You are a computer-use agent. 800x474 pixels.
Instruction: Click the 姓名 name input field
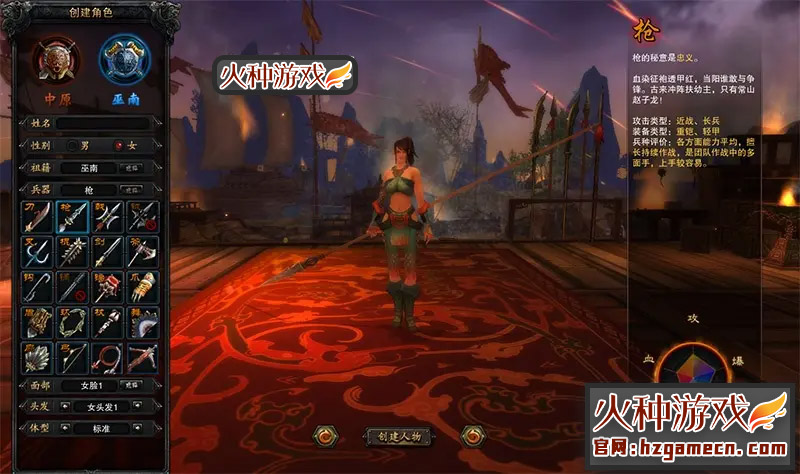(103, 122)
